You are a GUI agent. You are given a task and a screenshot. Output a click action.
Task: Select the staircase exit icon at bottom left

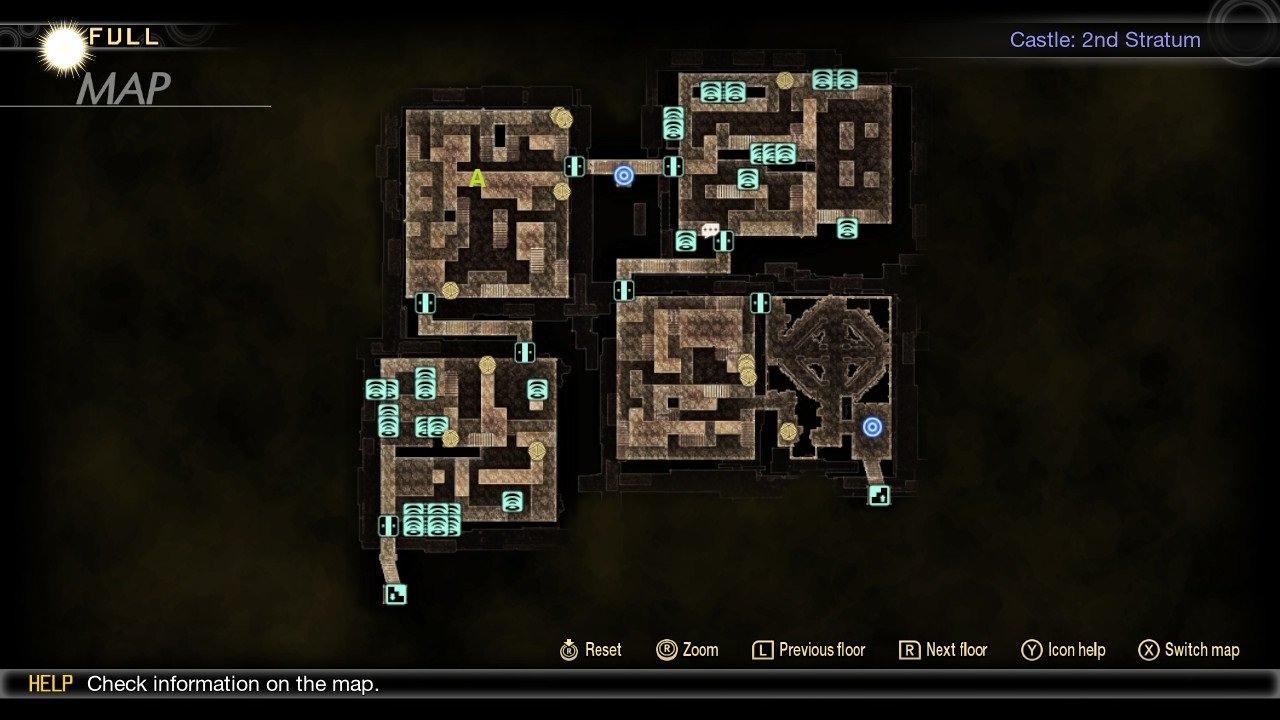(x=395, y=593)
